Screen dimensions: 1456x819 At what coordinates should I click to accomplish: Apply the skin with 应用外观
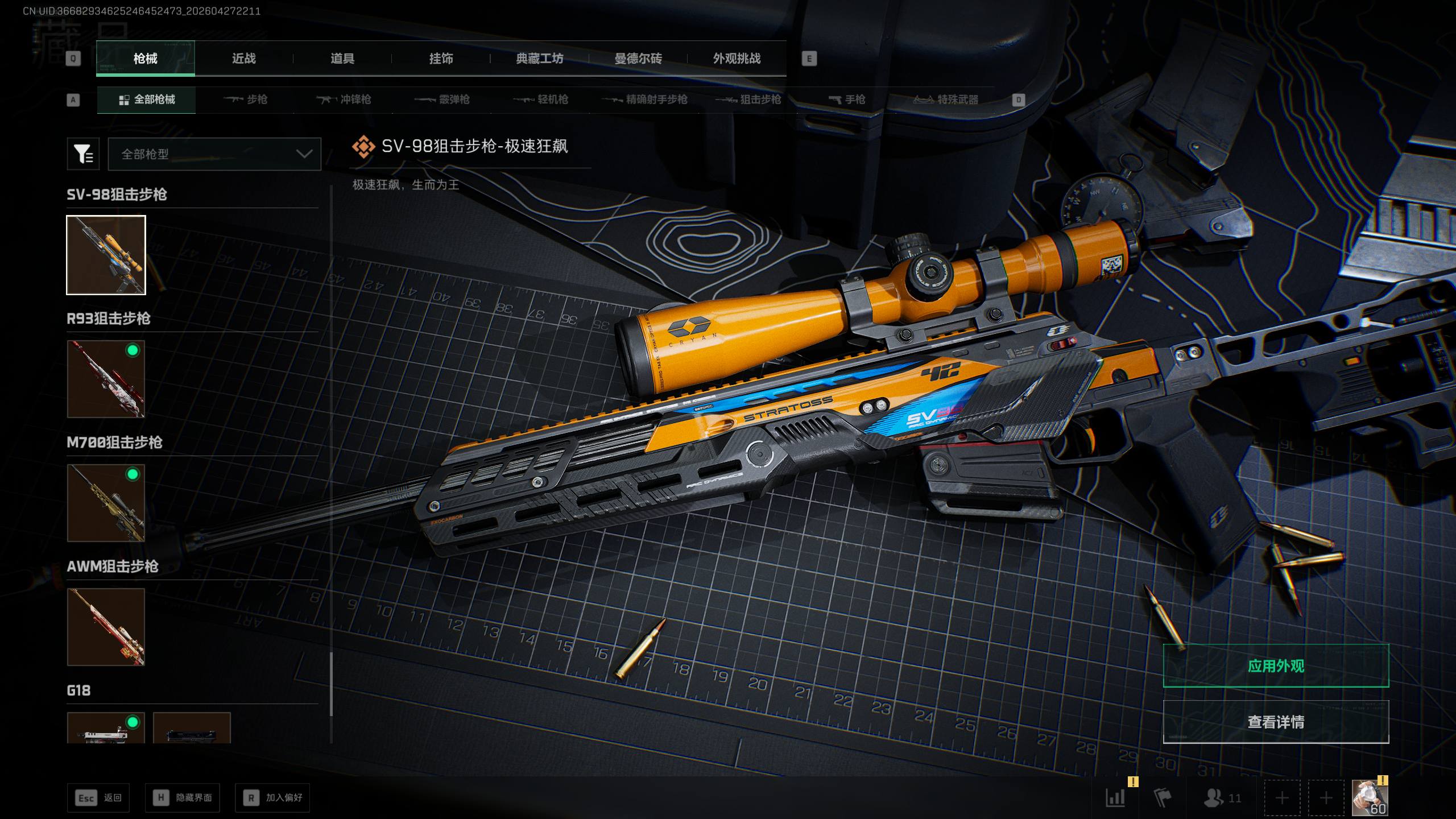coord(1276,666)
